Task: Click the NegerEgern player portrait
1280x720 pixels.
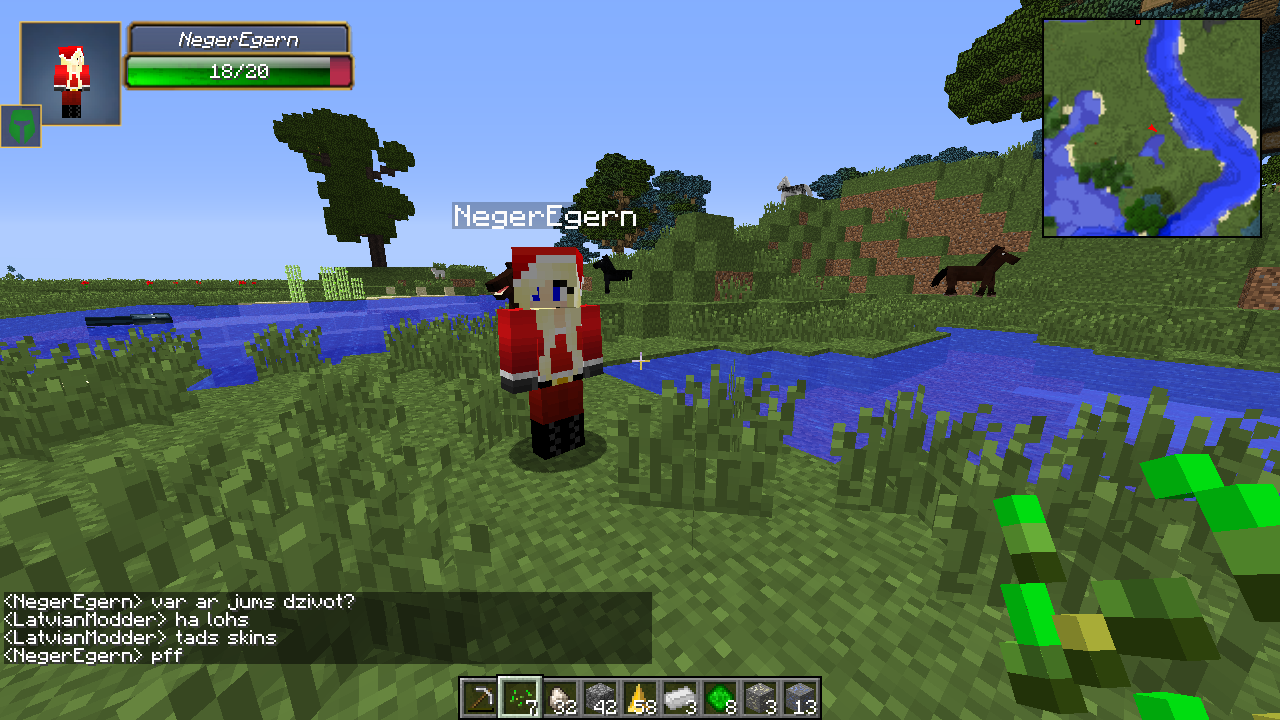Action: pos(71,74)
